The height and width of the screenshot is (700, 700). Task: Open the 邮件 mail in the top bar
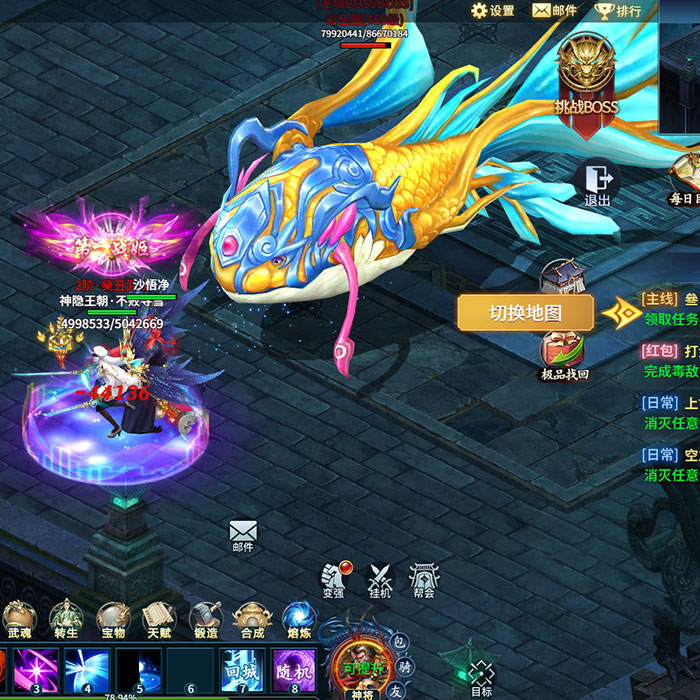point(555,11)
